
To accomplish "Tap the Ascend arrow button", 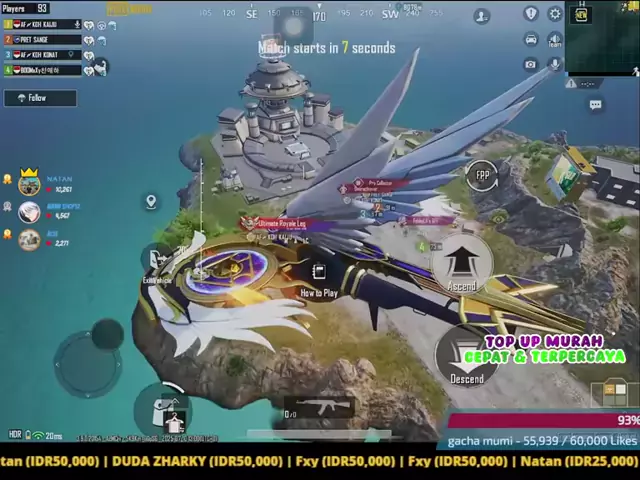I will [x=461, y=264].
